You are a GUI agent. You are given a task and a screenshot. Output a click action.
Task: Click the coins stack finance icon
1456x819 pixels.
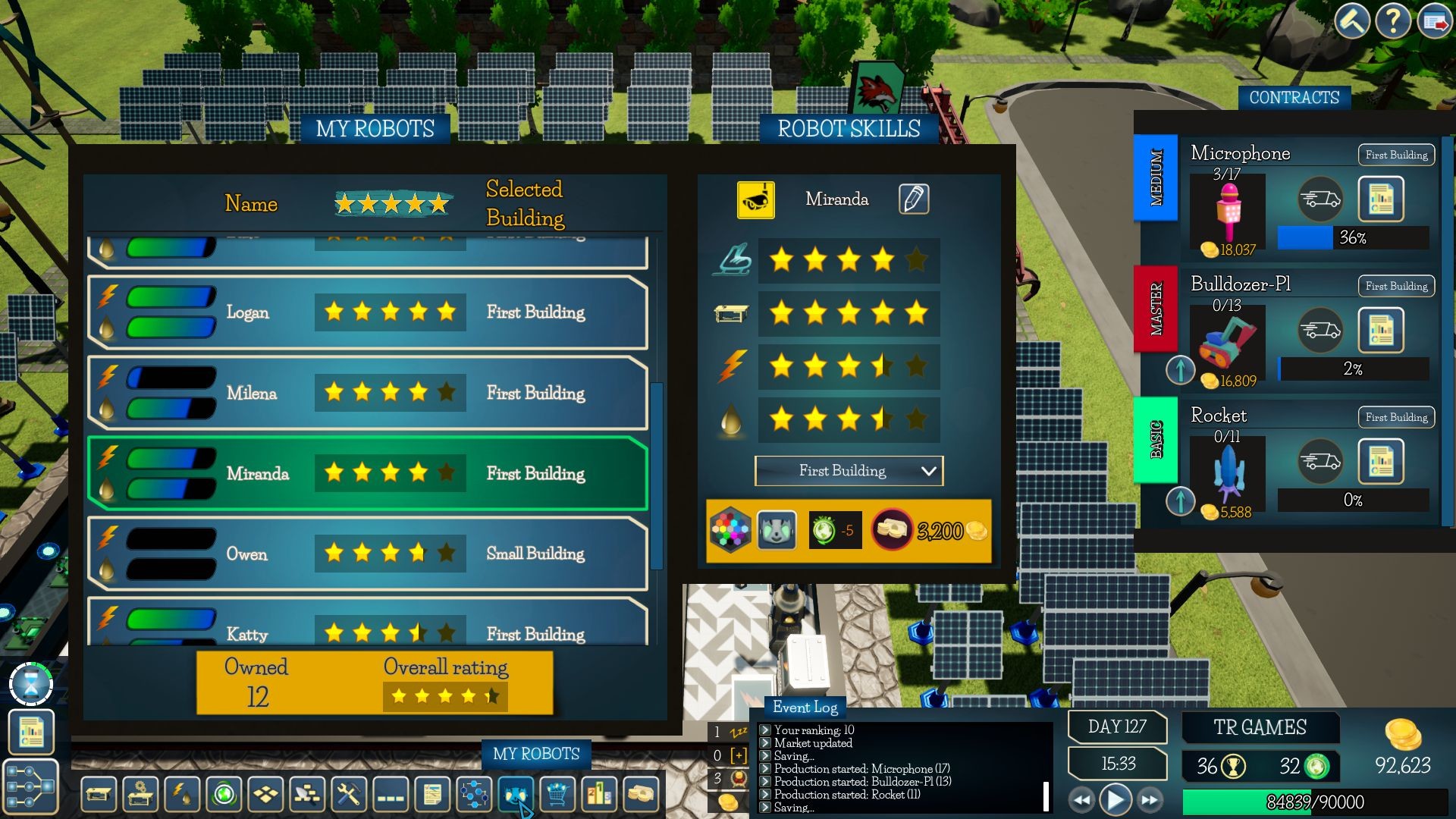(639, 795)
